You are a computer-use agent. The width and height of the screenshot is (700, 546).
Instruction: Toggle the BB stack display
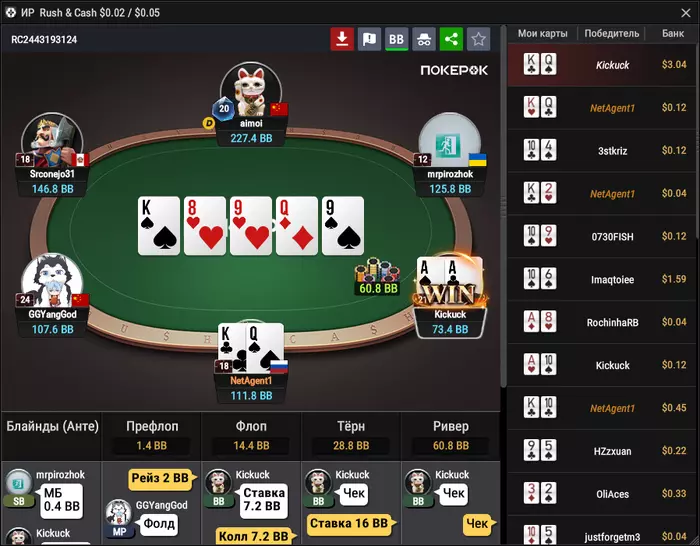[x=396, y=39]
